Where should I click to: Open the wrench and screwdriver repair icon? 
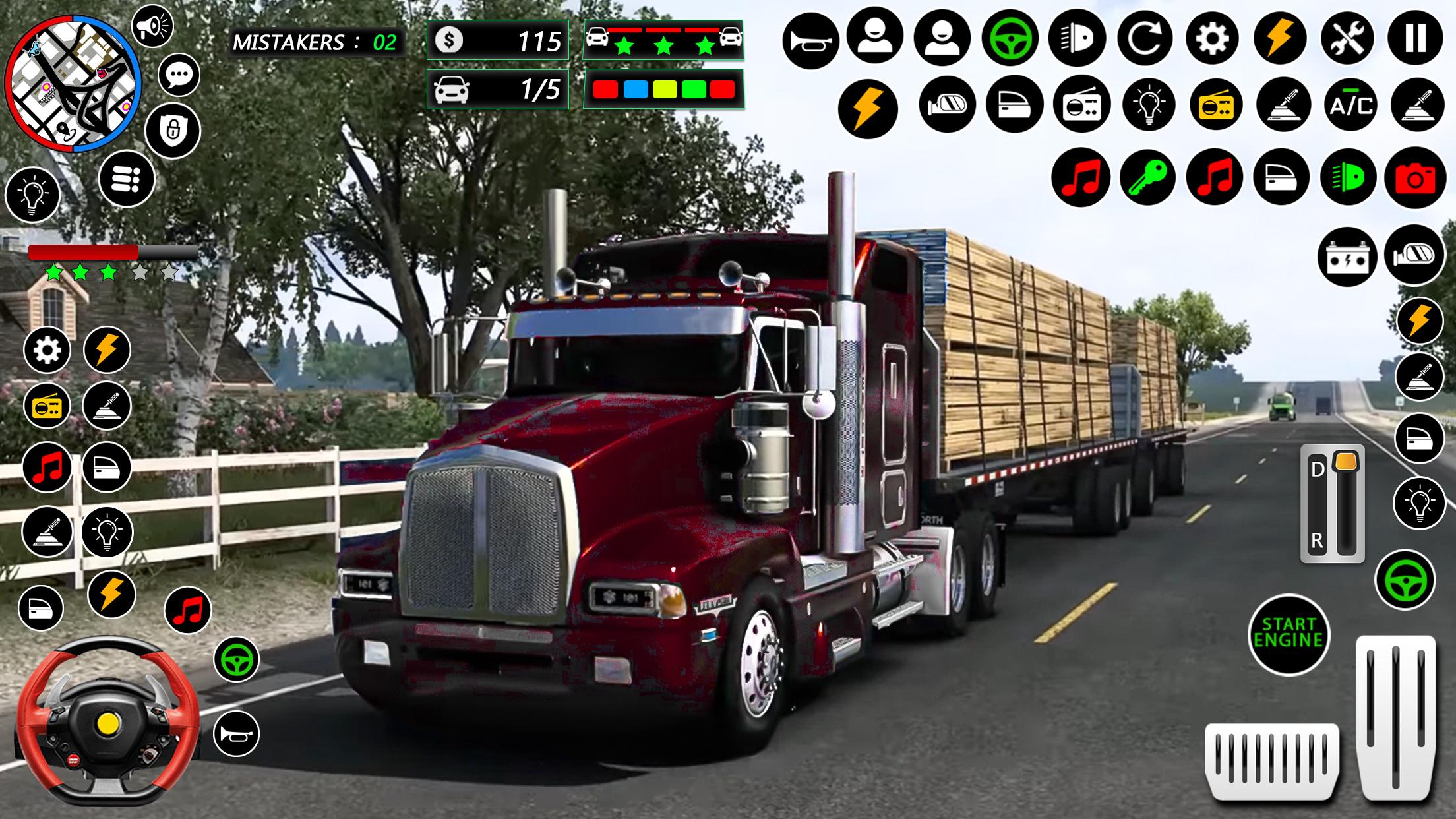pyautogui.click(x=1347, y=38)
